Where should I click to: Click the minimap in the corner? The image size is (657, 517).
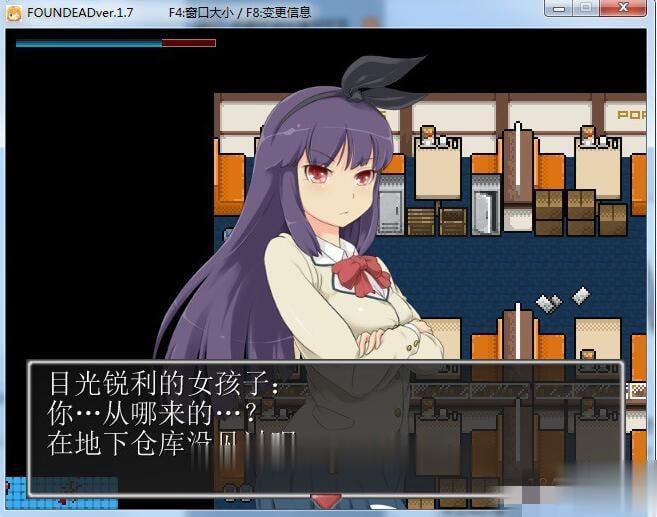pos(60,491)
